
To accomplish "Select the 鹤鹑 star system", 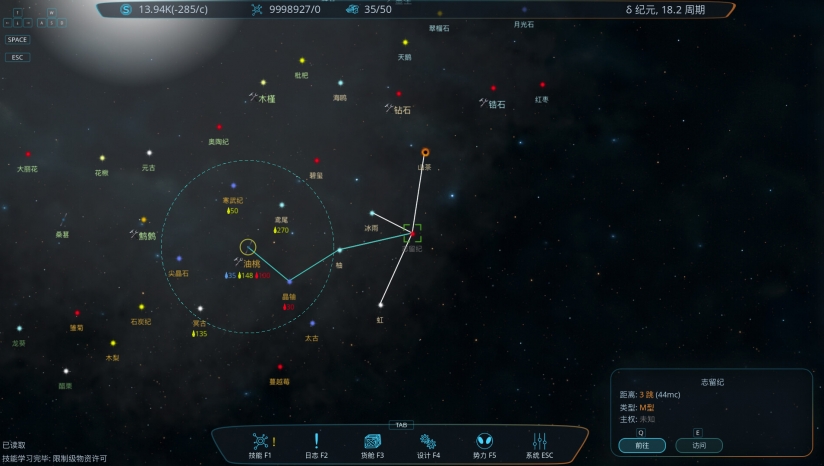I will tap(143, 220).
